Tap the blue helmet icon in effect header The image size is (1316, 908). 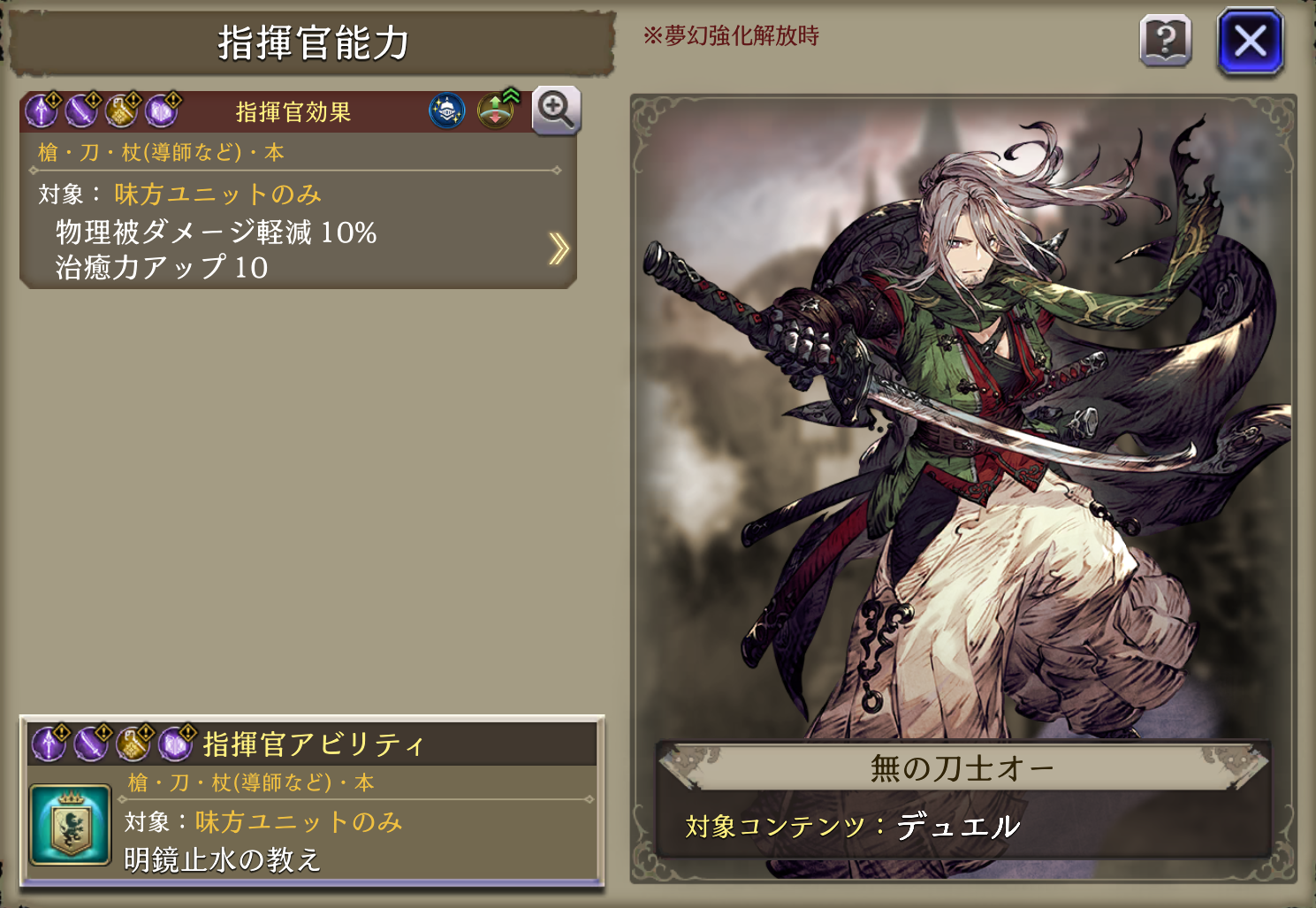tap(447, 111)
